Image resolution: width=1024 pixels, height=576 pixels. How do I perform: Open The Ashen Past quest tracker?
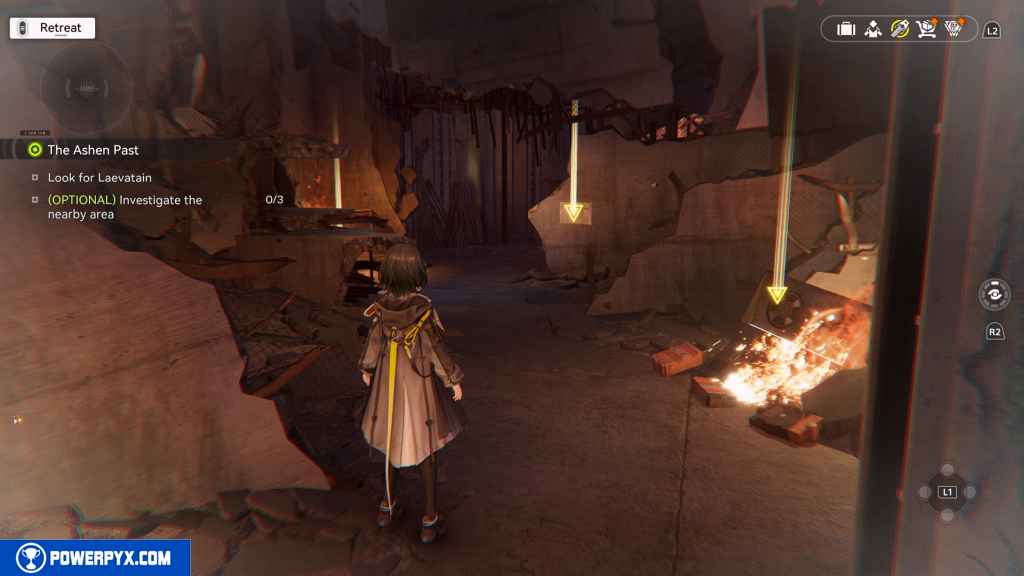pyautogui.click(x=93, y=150)
